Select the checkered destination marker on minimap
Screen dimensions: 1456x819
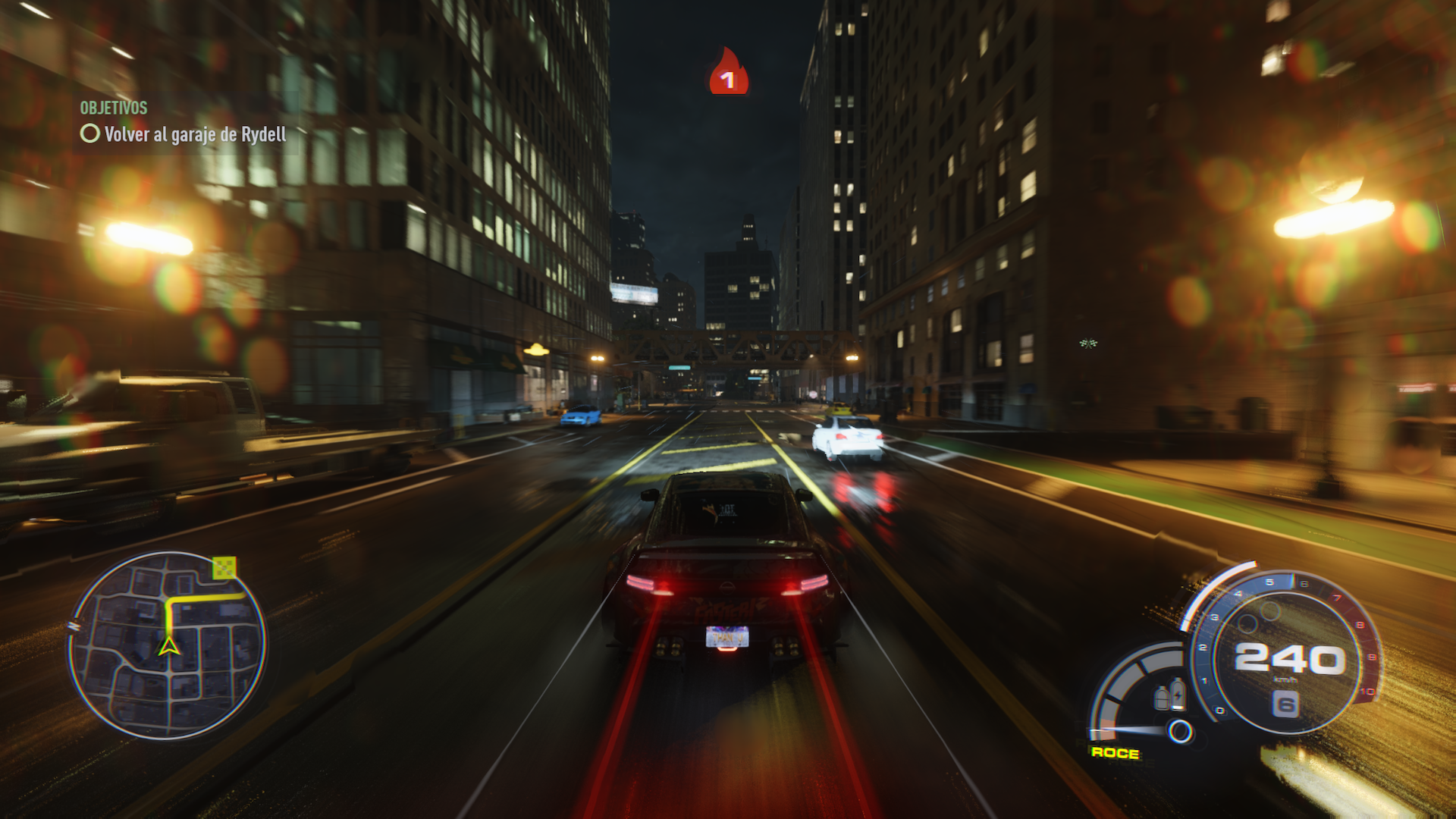224,567
